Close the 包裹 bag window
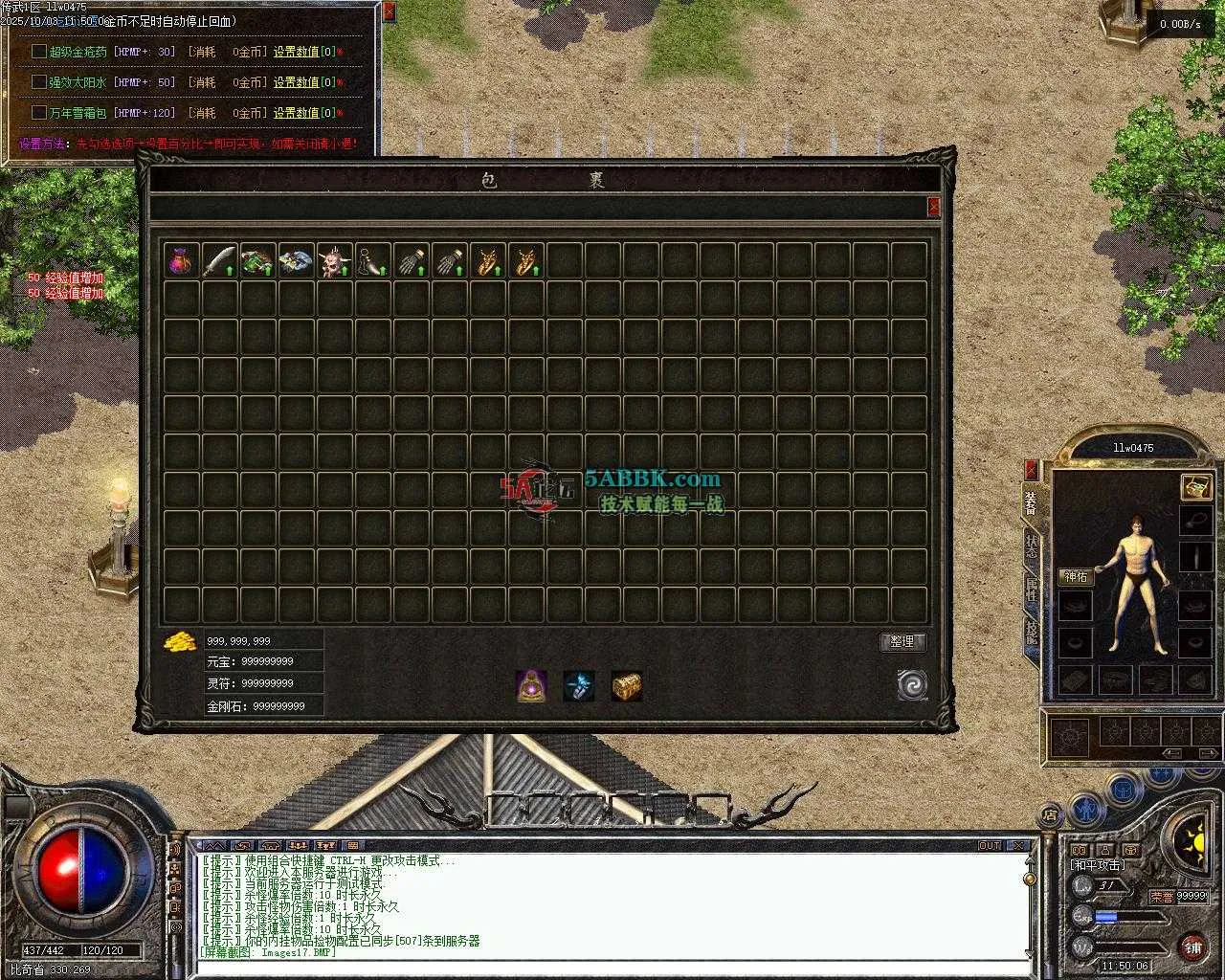Screen dimensions: 1225x980 (934, 207)
